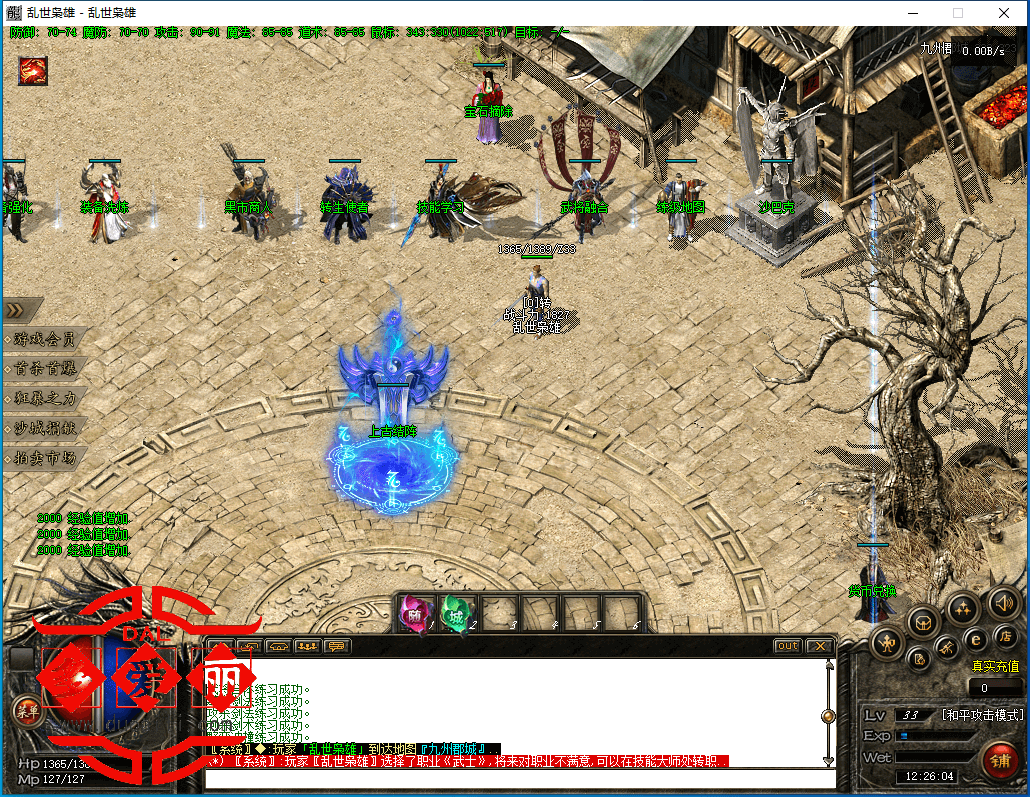Toggle sound with the speaker icon
This screenshot has height=797, width=1030.
(1004, 602)
